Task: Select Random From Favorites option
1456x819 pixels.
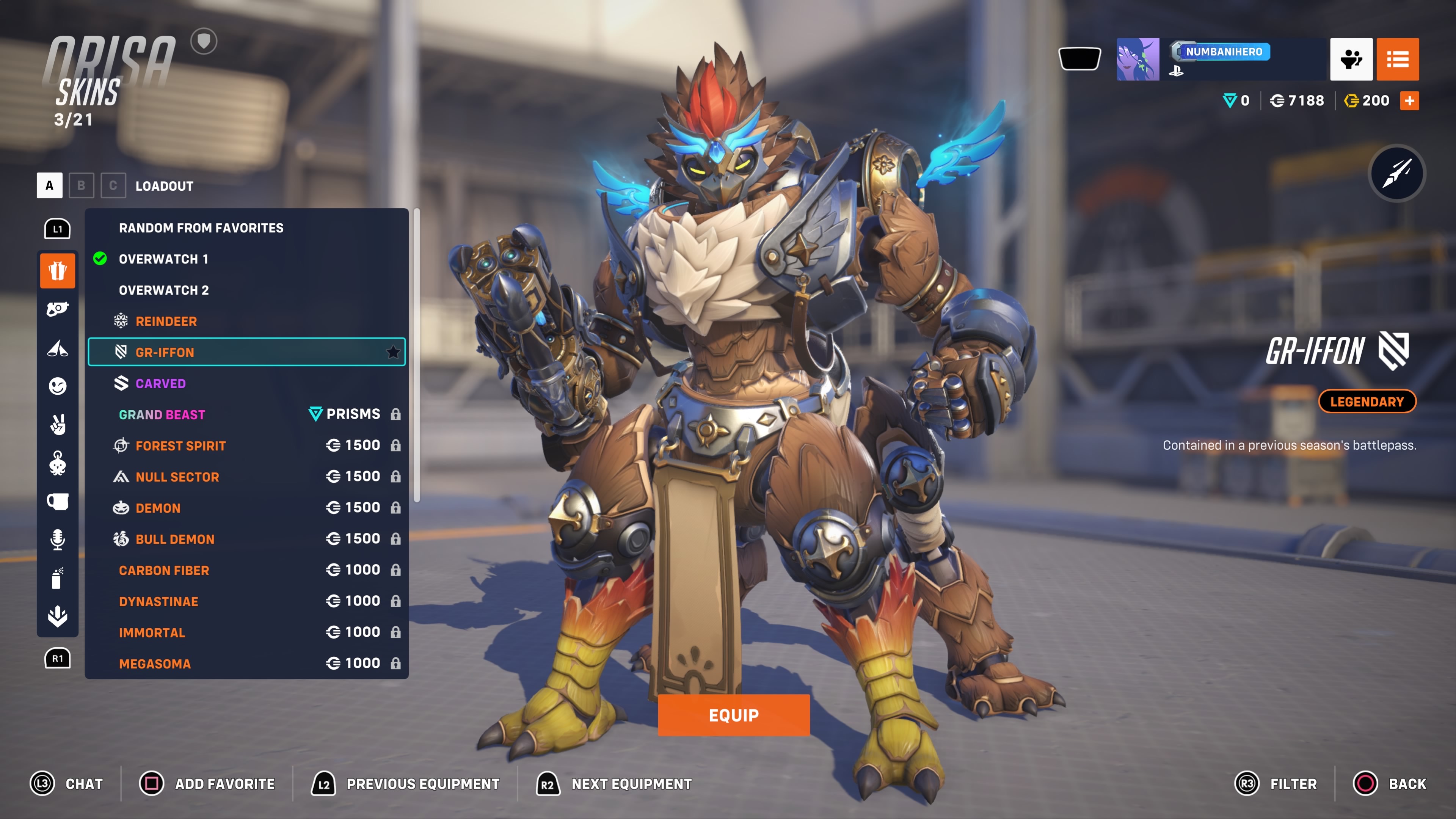Action: click(x=201, y=228)
